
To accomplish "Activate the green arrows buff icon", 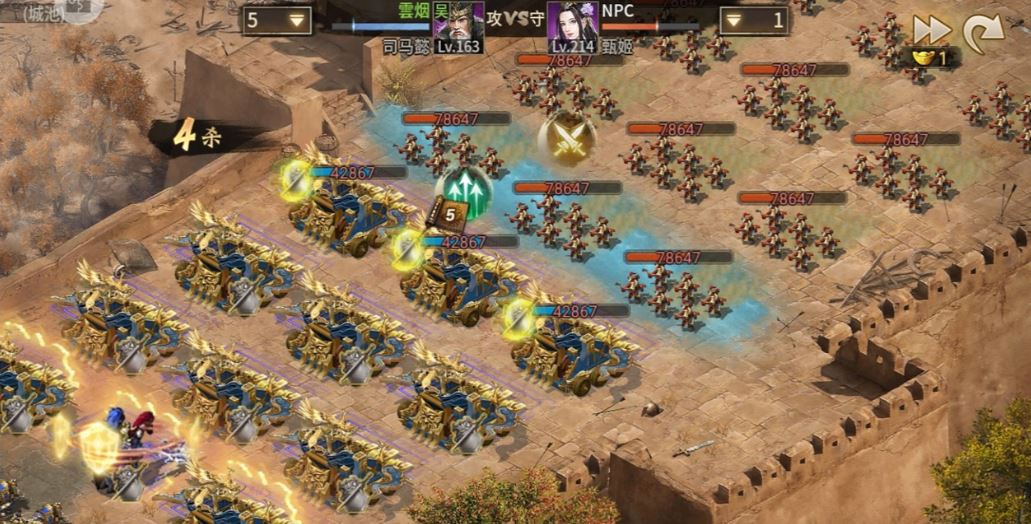I will coord(462,189).
